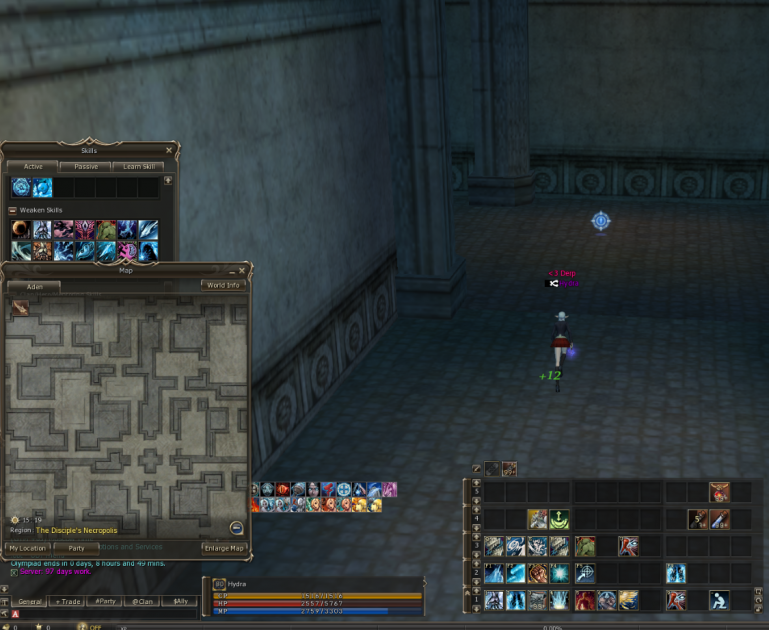Select the Active skills tab

click(31, 167)
